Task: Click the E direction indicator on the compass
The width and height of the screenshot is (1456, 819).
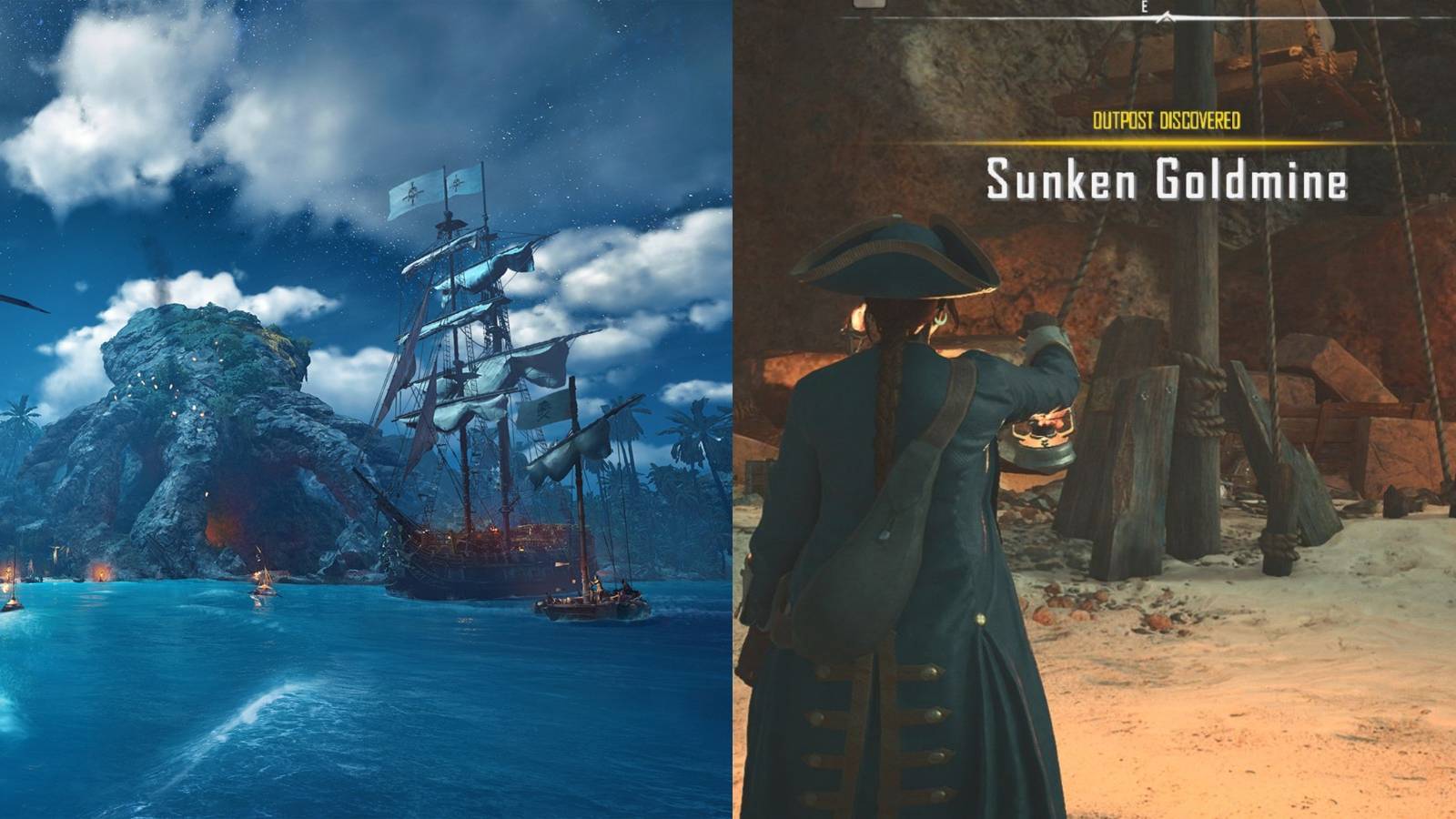Action: 1143,6
